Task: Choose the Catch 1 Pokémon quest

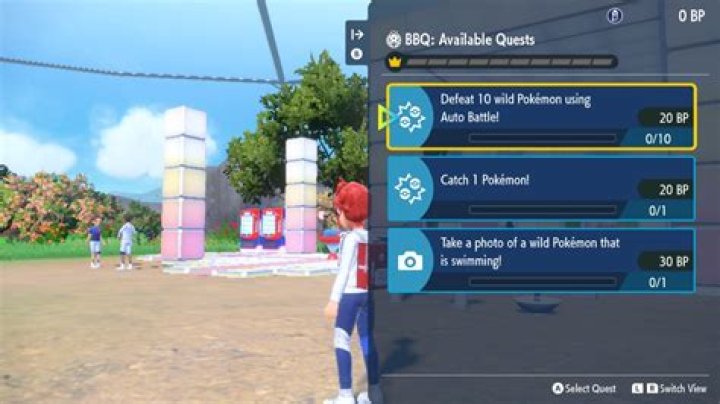Action: coord(541,188)
